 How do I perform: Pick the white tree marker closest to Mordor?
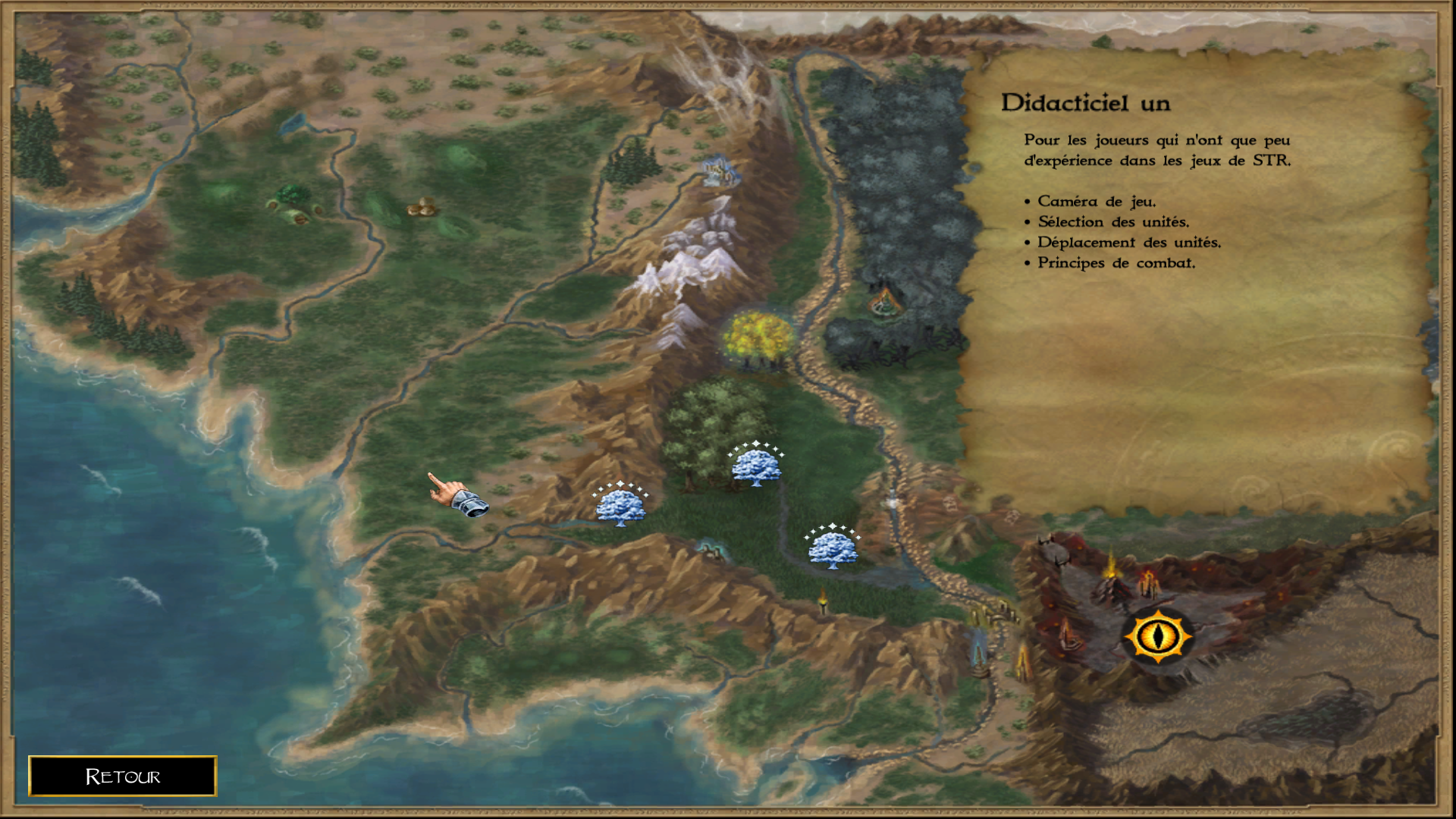coord(833,548)
